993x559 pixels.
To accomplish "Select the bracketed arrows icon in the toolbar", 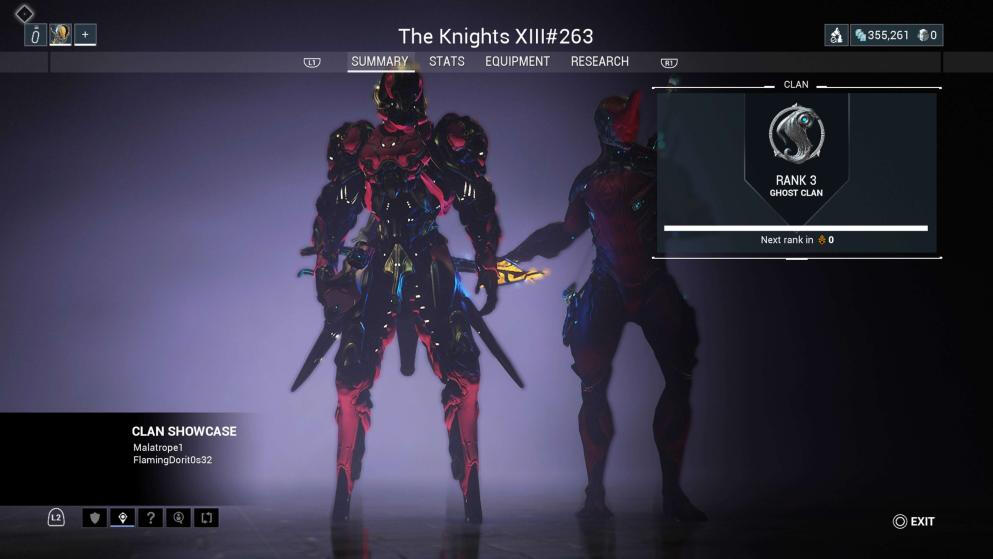I will coord(207,518).
